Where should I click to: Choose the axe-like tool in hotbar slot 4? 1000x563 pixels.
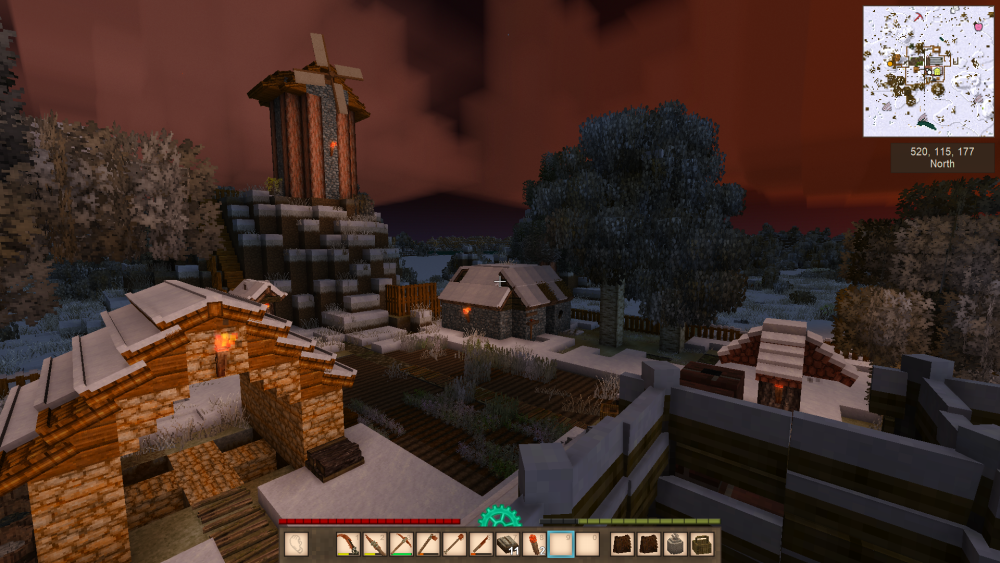click(x=427, y=544)
